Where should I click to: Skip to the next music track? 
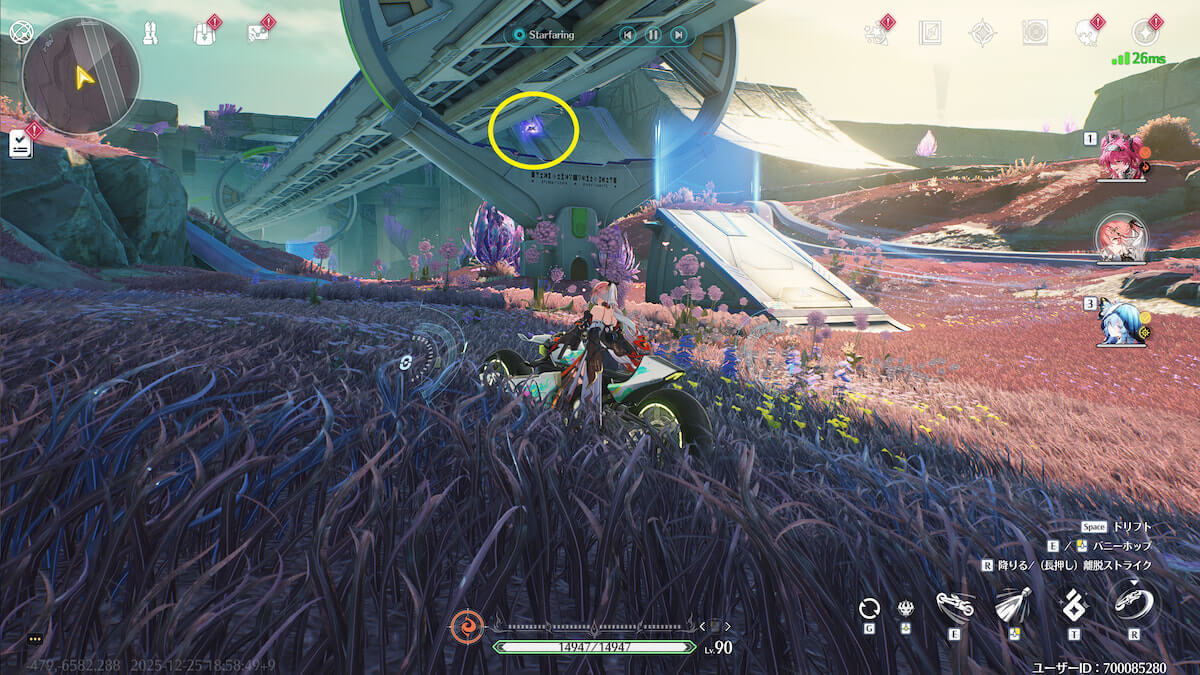[678, 35]
